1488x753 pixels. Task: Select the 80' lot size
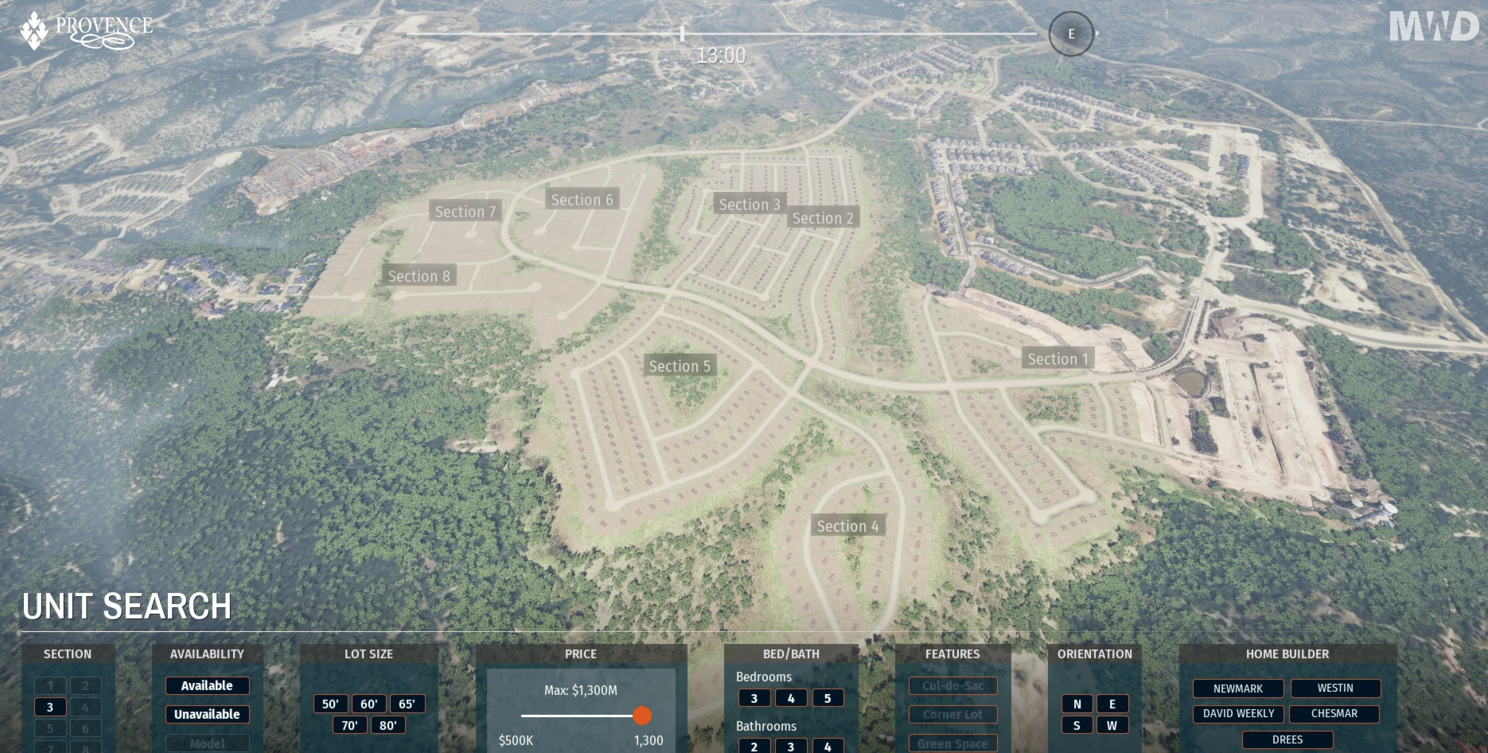point(388,725)
